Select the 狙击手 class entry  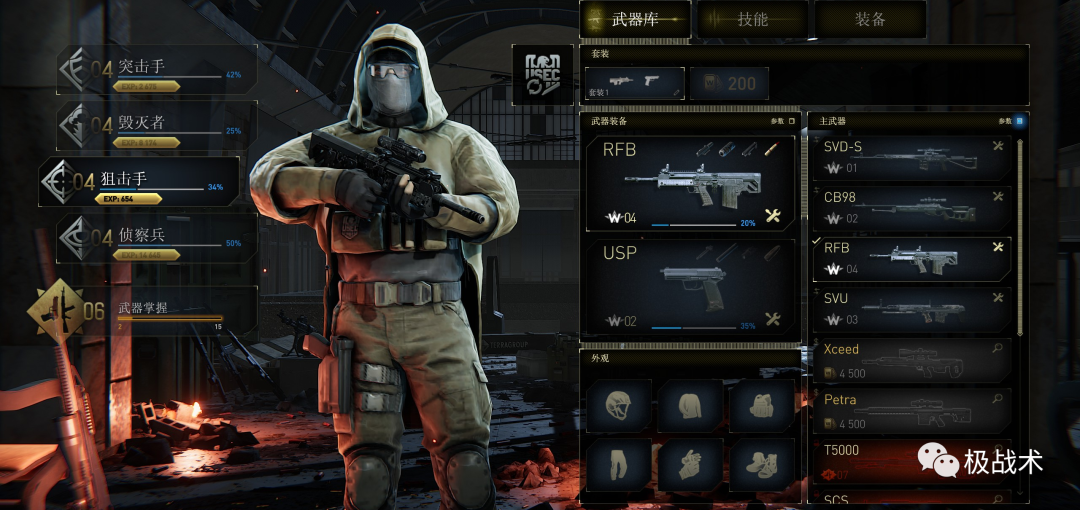140,182
